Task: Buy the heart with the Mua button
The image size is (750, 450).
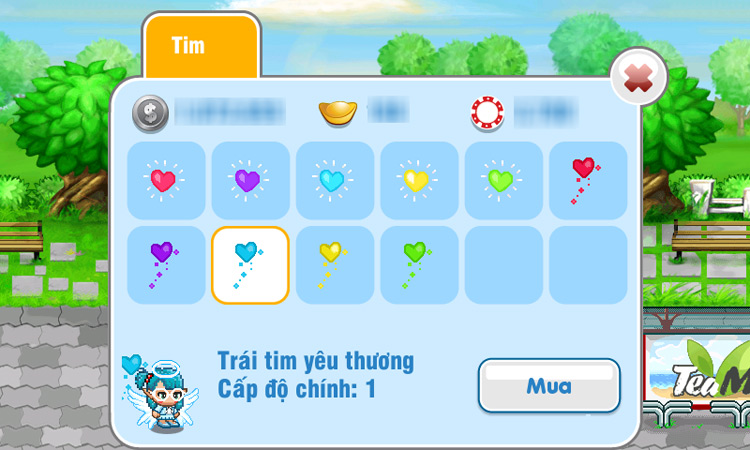Action: click(549, 385)
